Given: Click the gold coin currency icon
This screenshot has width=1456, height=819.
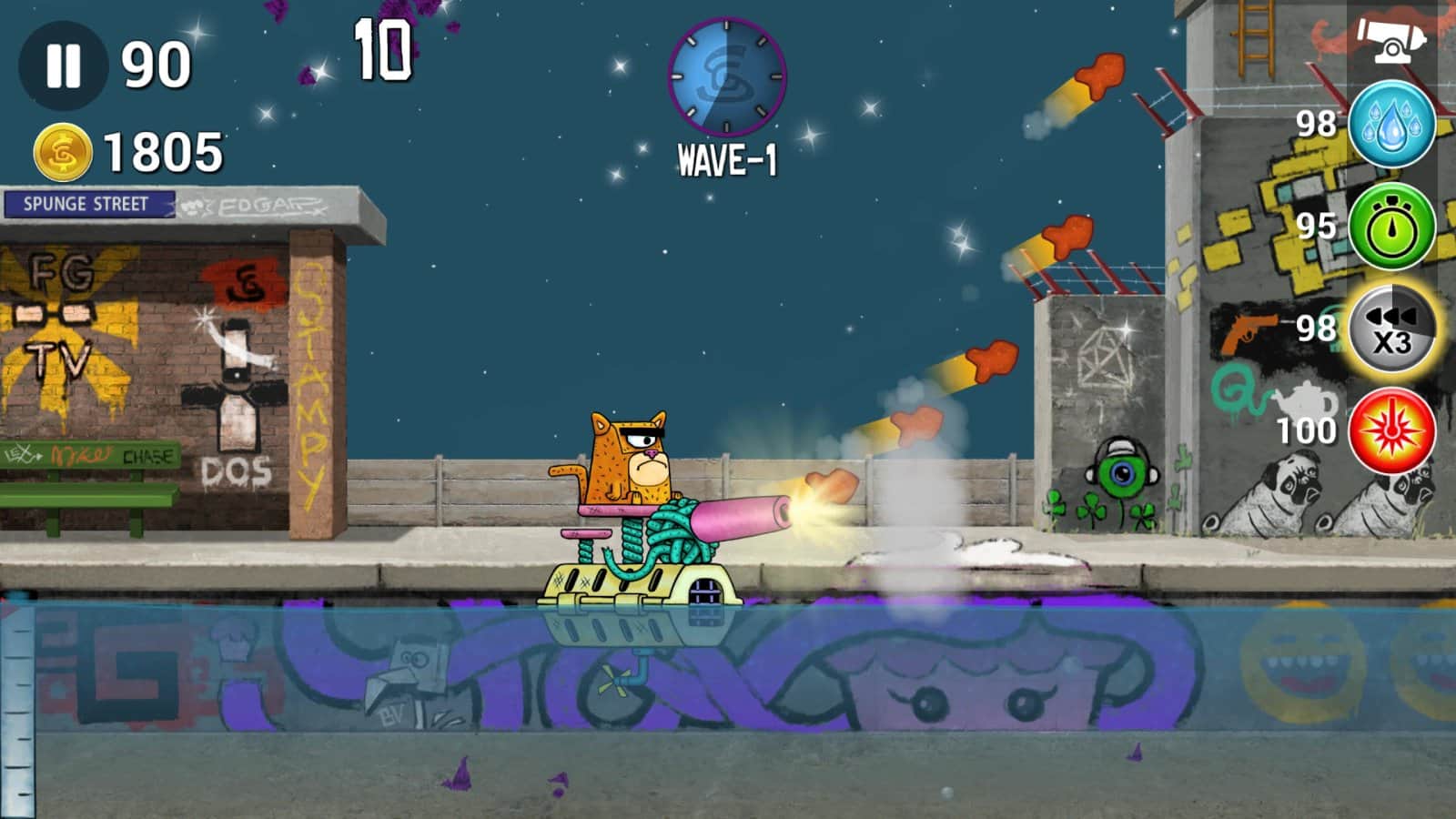Looking at the screenshot, I should click(63, 150).
